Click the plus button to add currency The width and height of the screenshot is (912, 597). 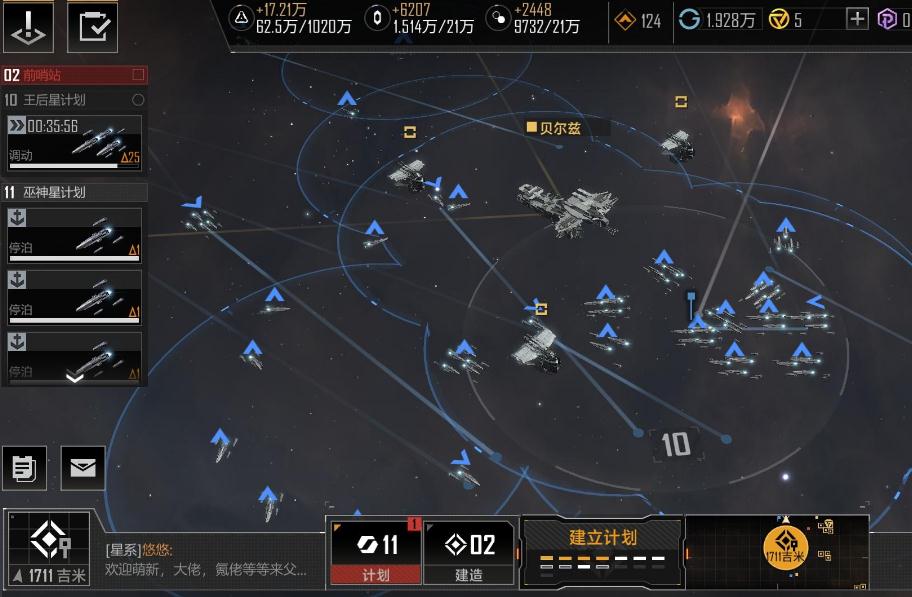[x=857, y=19]
